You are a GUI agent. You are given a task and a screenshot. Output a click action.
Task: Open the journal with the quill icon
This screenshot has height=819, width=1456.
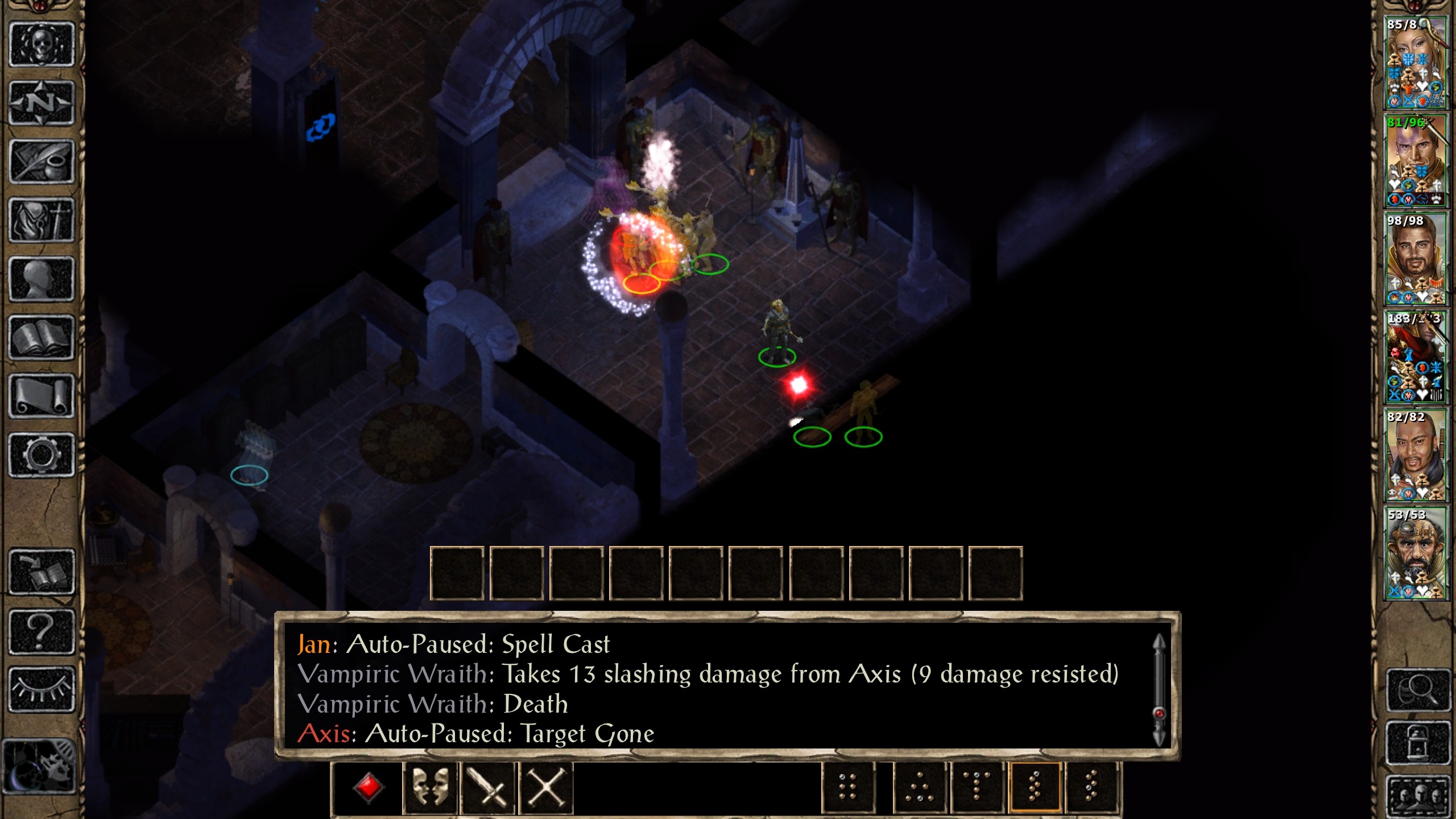pos(42,162)
